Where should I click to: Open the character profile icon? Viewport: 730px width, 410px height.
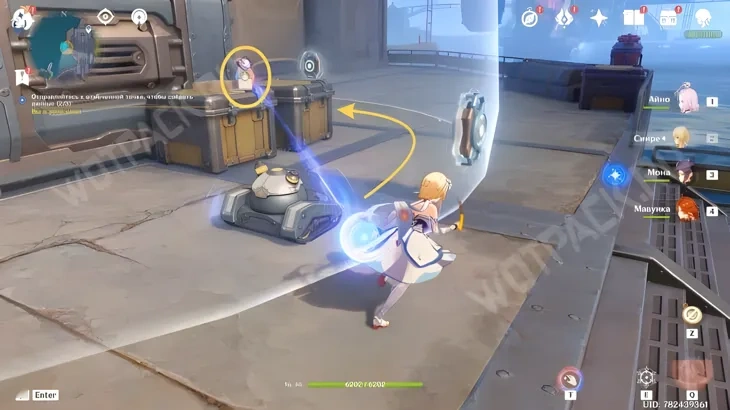[x=703, y=18]
